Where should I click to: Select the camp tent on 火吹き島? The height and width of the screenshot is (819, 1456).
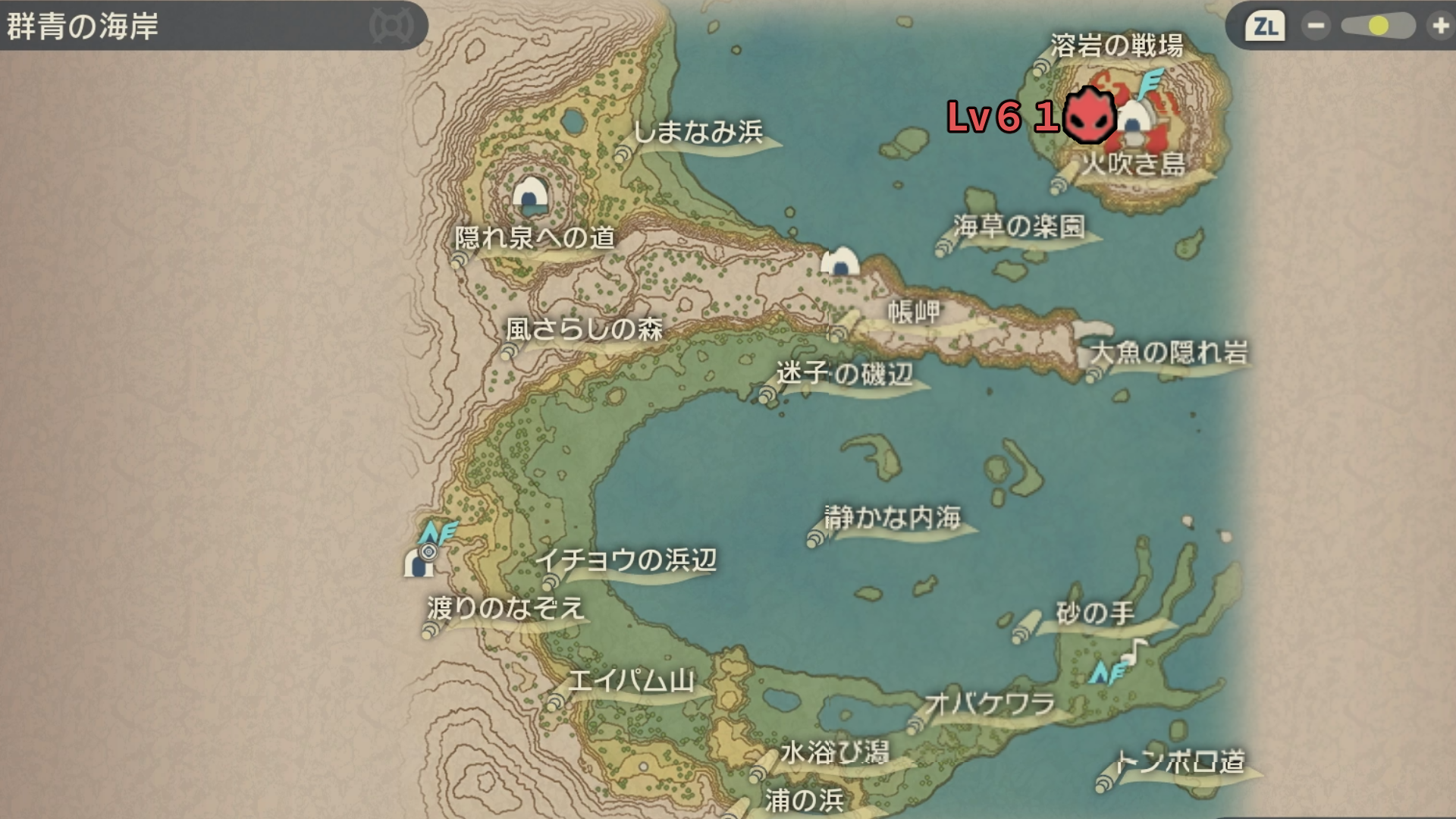pyautogui.click(x=1135, y=121)
